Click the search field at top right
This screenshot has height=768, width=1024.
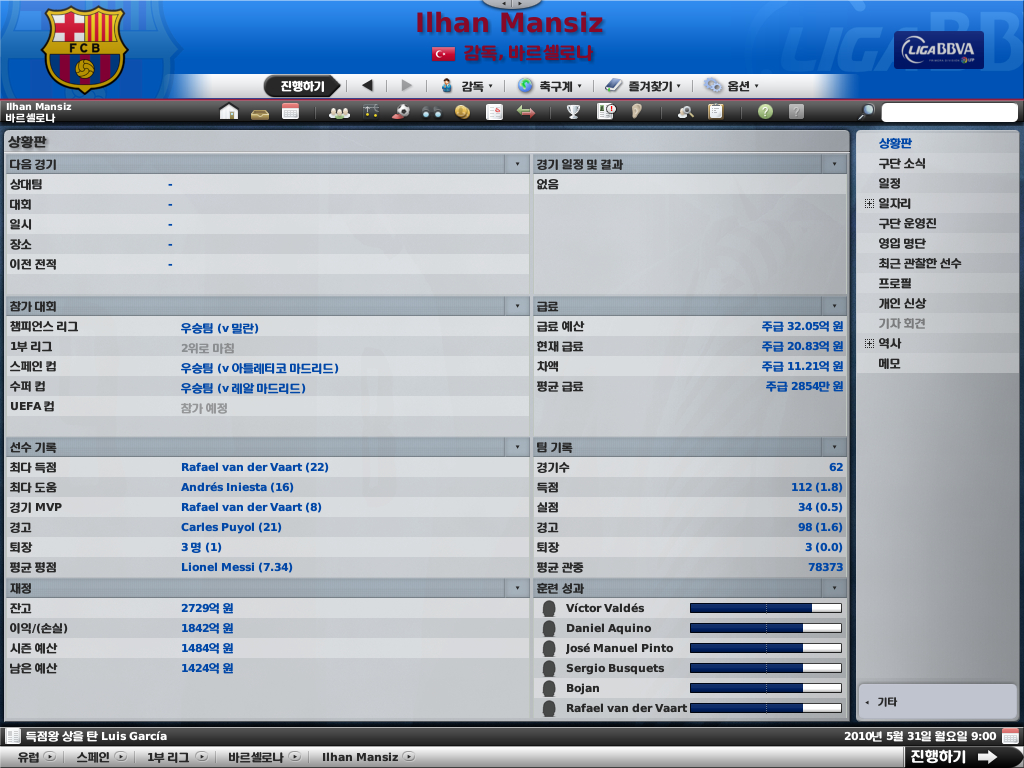click(x=949, y=112)
